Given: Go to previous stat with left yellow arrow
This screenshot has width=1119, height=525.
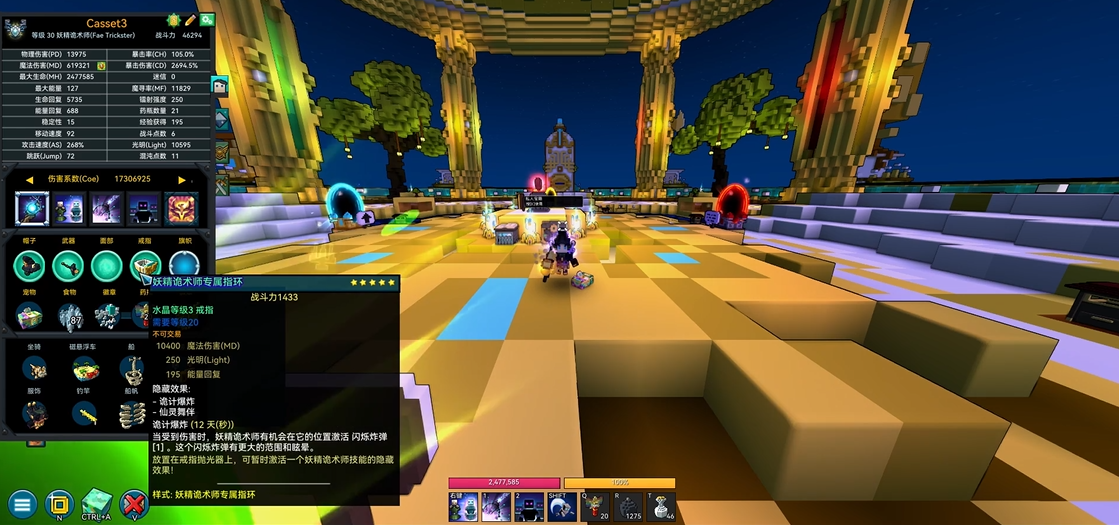Looking at the screenshot, I should point(30,180).
